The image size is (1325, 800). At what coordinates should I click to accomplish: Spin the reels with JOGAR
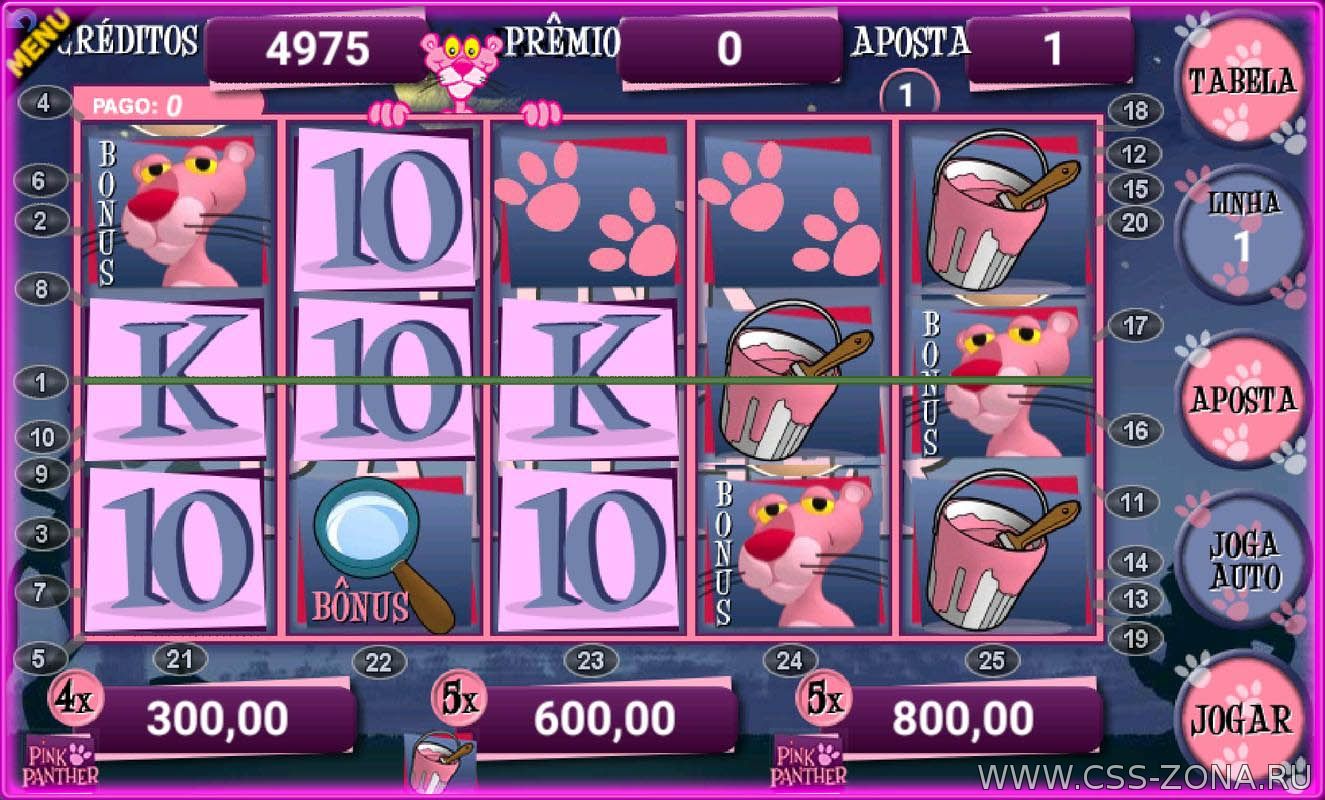1241,720
